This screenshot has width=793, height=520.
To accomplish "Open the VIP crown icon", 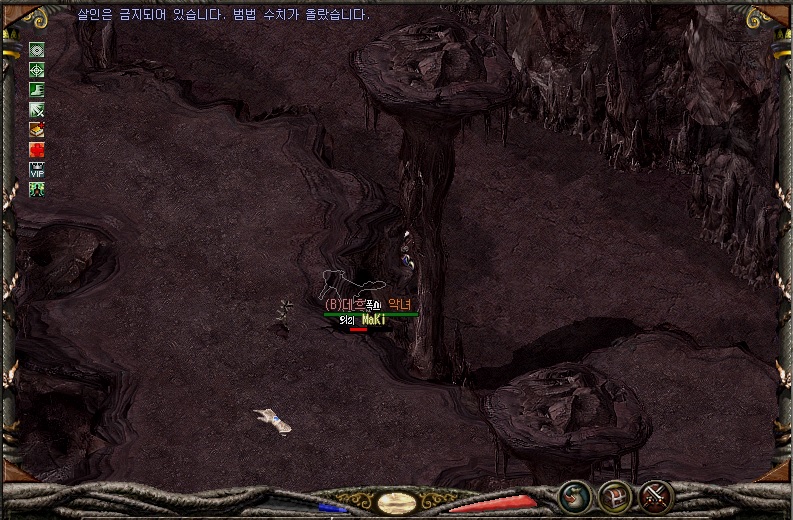I will click(x=37, y=169).
